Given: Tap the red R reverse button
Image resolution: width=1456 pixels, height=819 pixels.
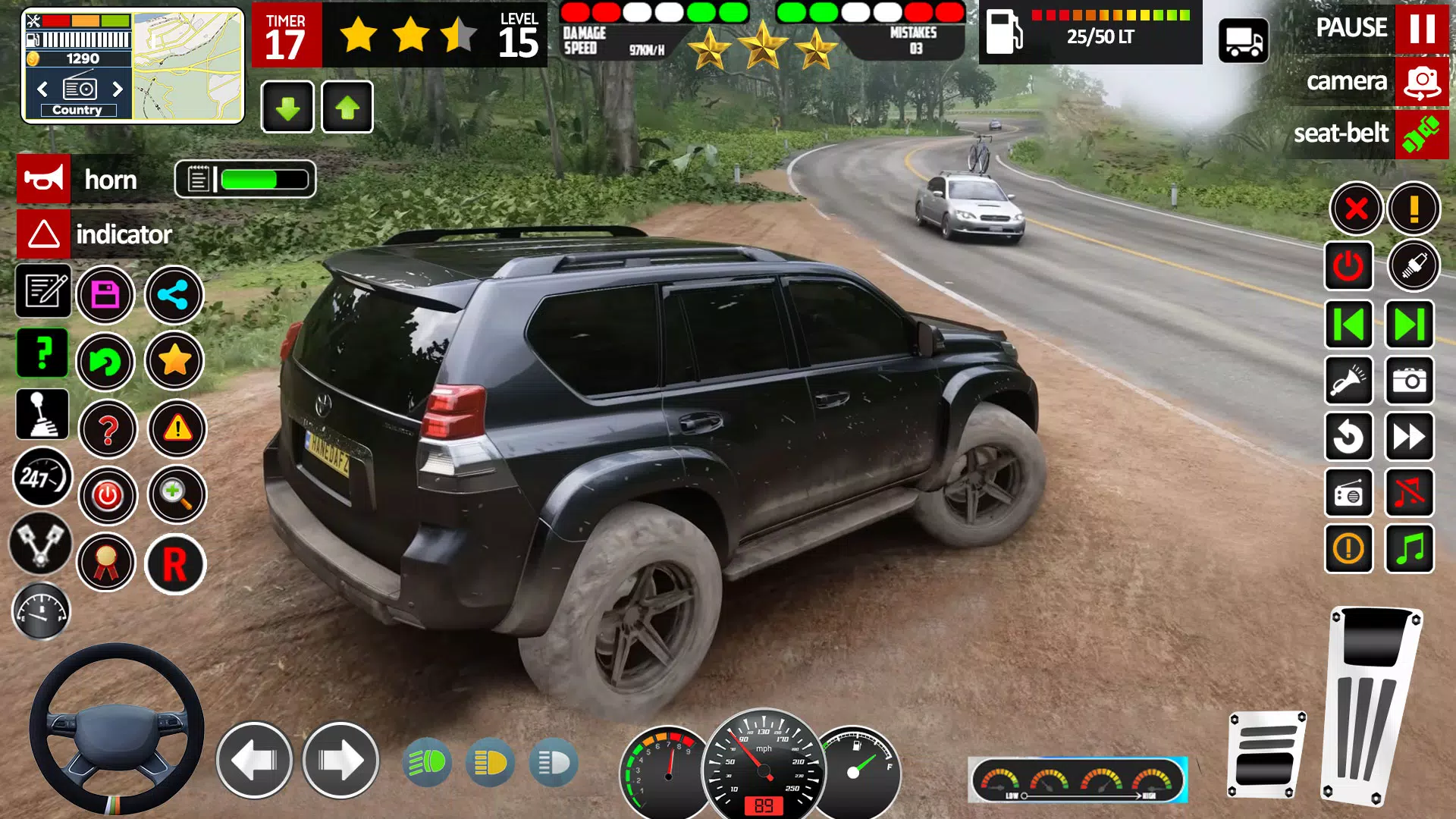Looking at the screenshot, I should coord(175,564).
